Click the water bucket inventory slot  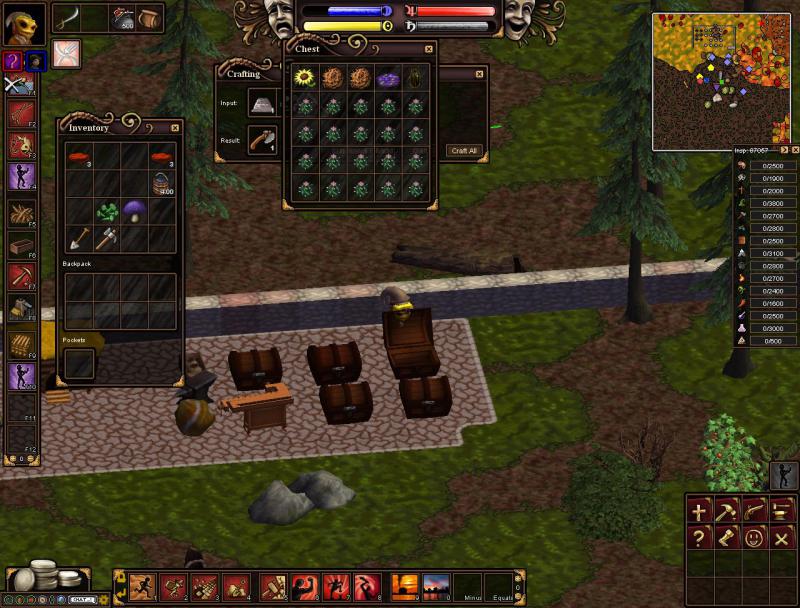point(163,183)
